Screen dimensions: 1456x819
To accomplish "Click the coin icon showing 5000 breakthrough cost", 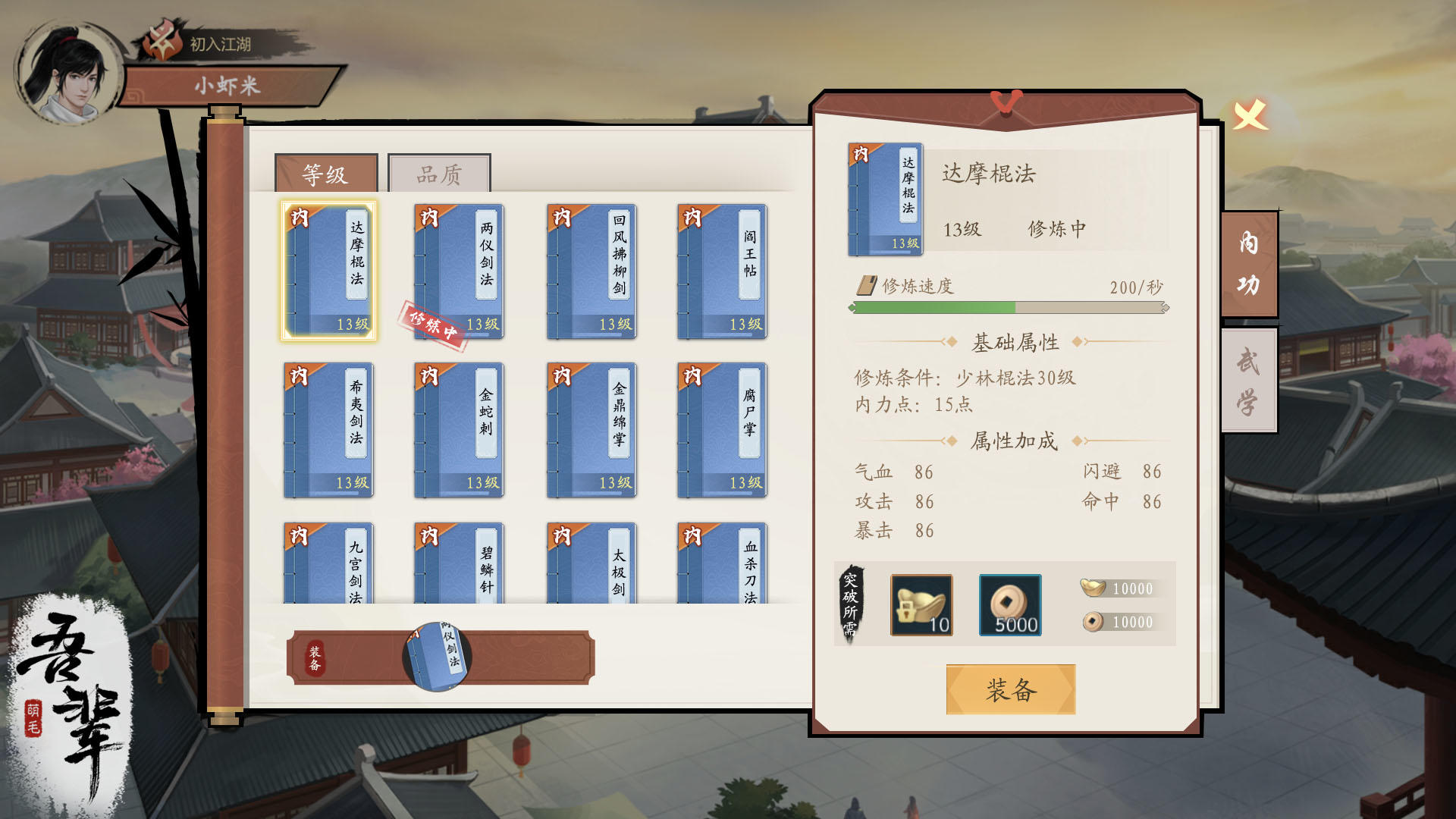I will 1010,603.
